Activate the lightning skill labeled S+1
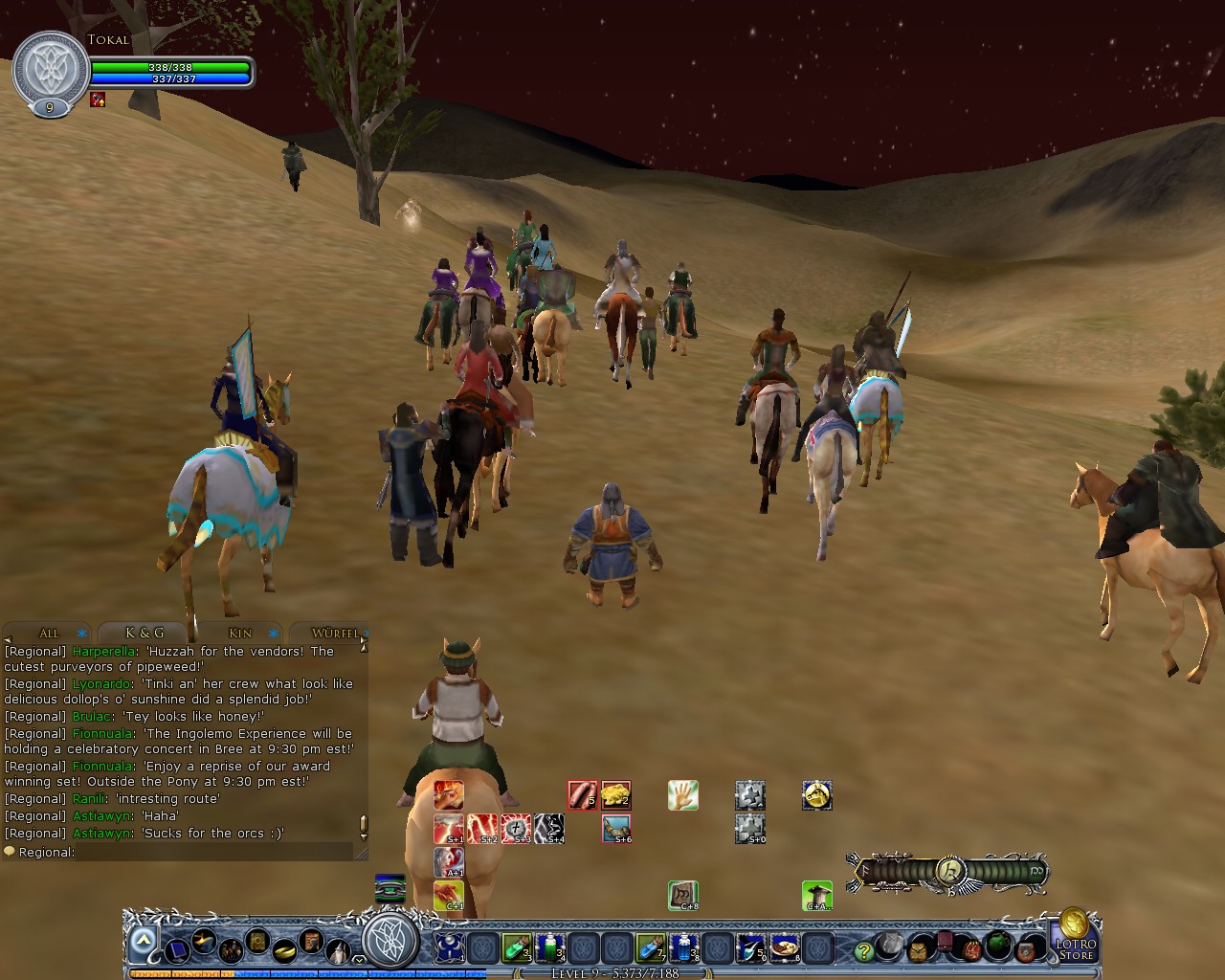 [x=450, y=827]
